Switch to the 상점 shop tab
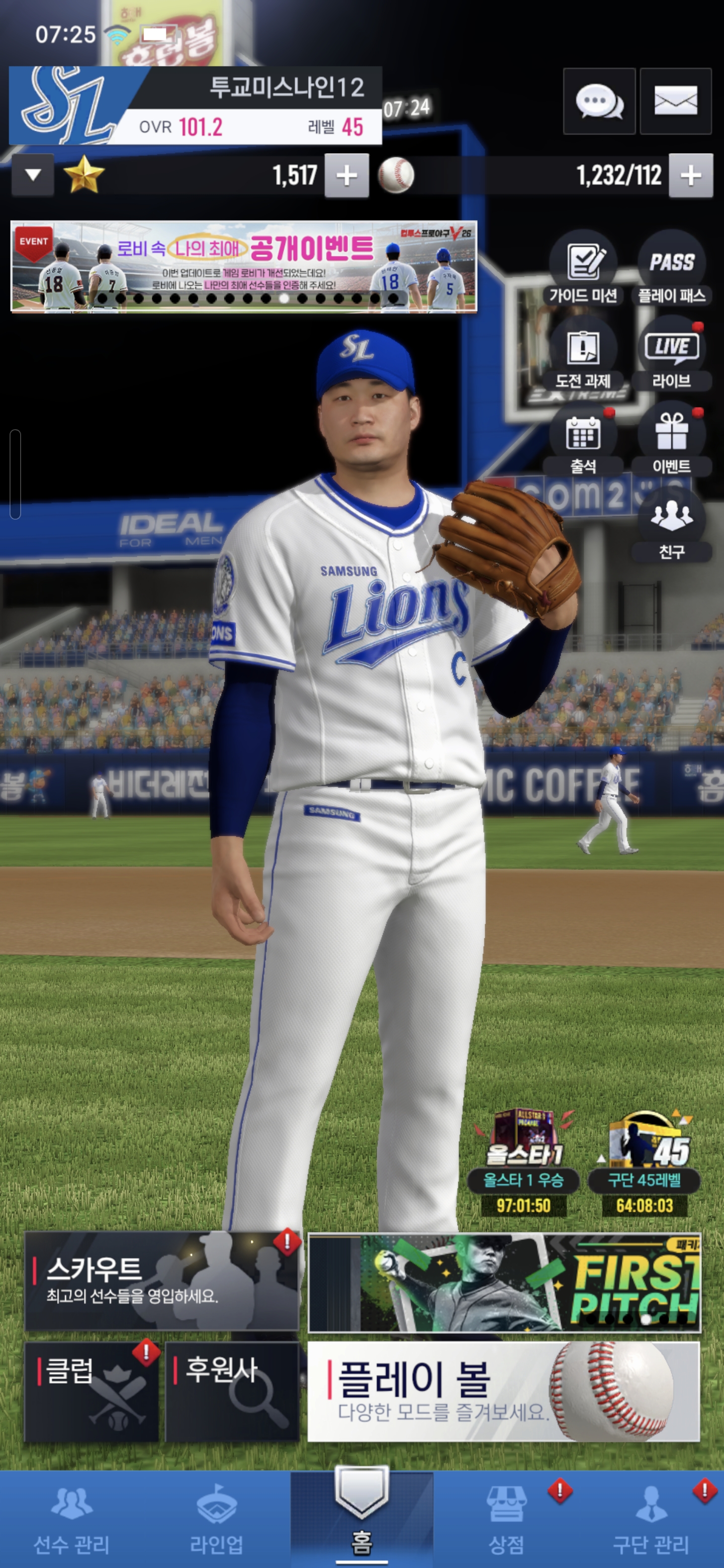Viewport: 724px width, 1568px height. click(506, 1519)
